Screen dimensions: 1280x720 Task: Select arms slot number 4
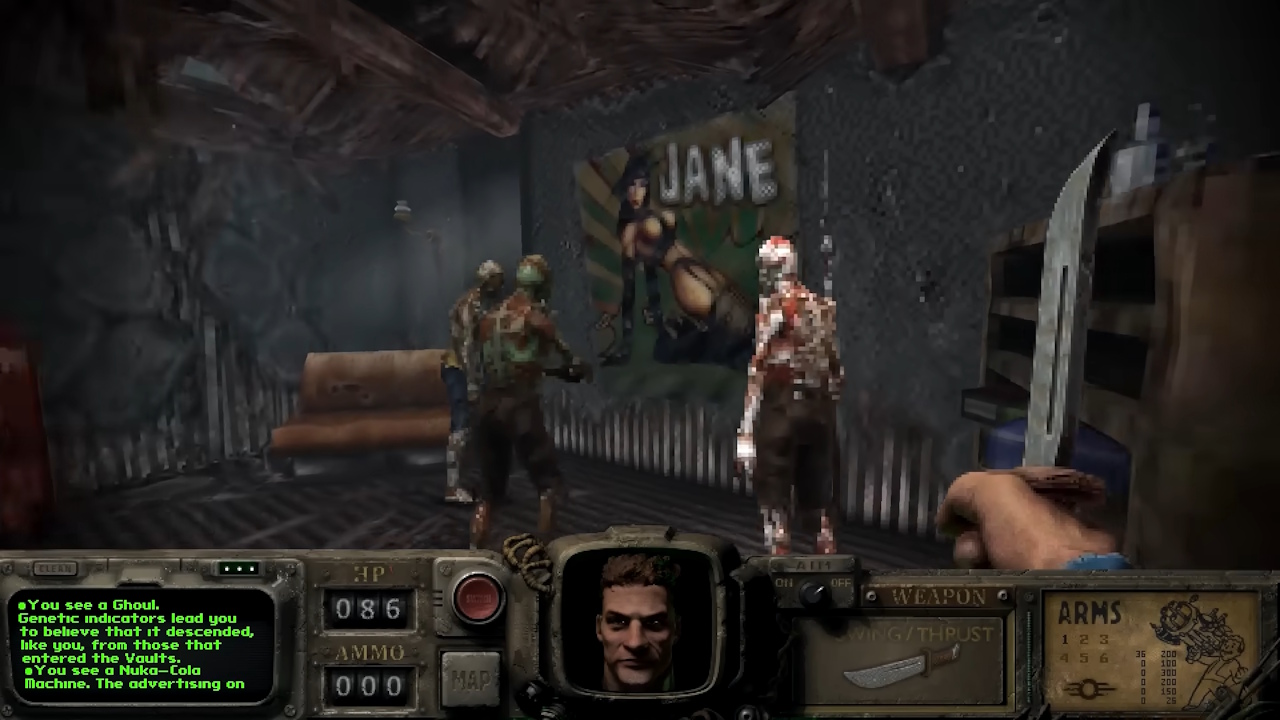tap(1063, 658)
